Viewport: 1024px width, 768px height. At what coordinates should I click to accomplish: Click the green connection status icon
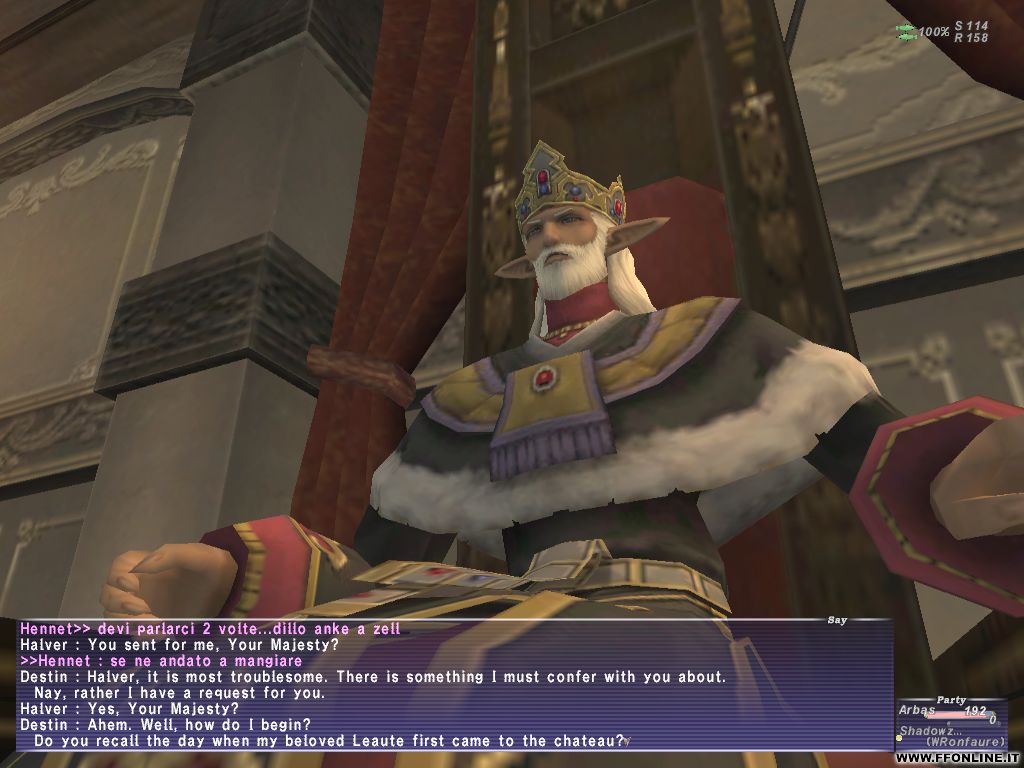click(906, 31)
